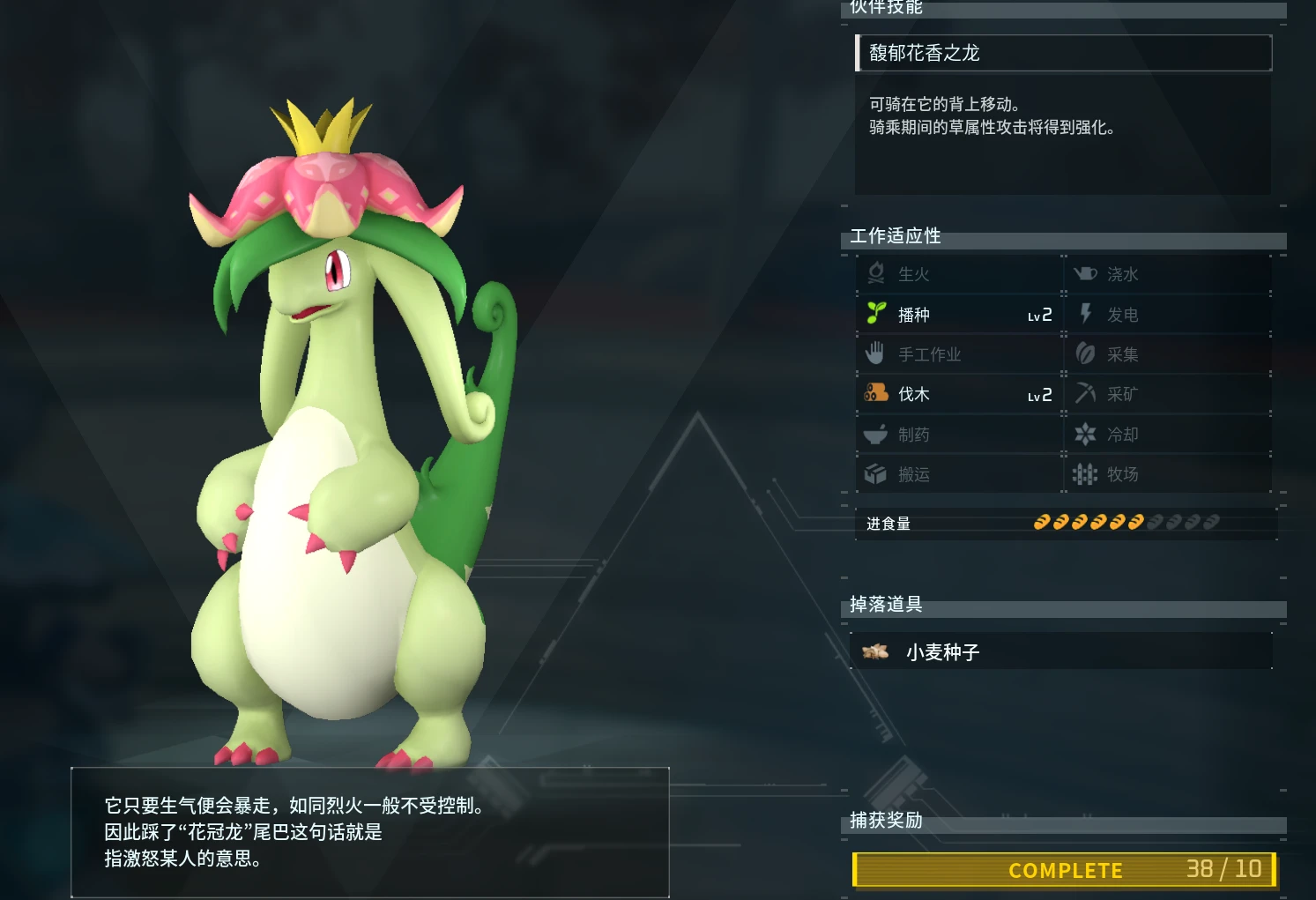Select the 采集 gathering work entry
Viewport: 1316px width, 900px height.
[1167, 354]
